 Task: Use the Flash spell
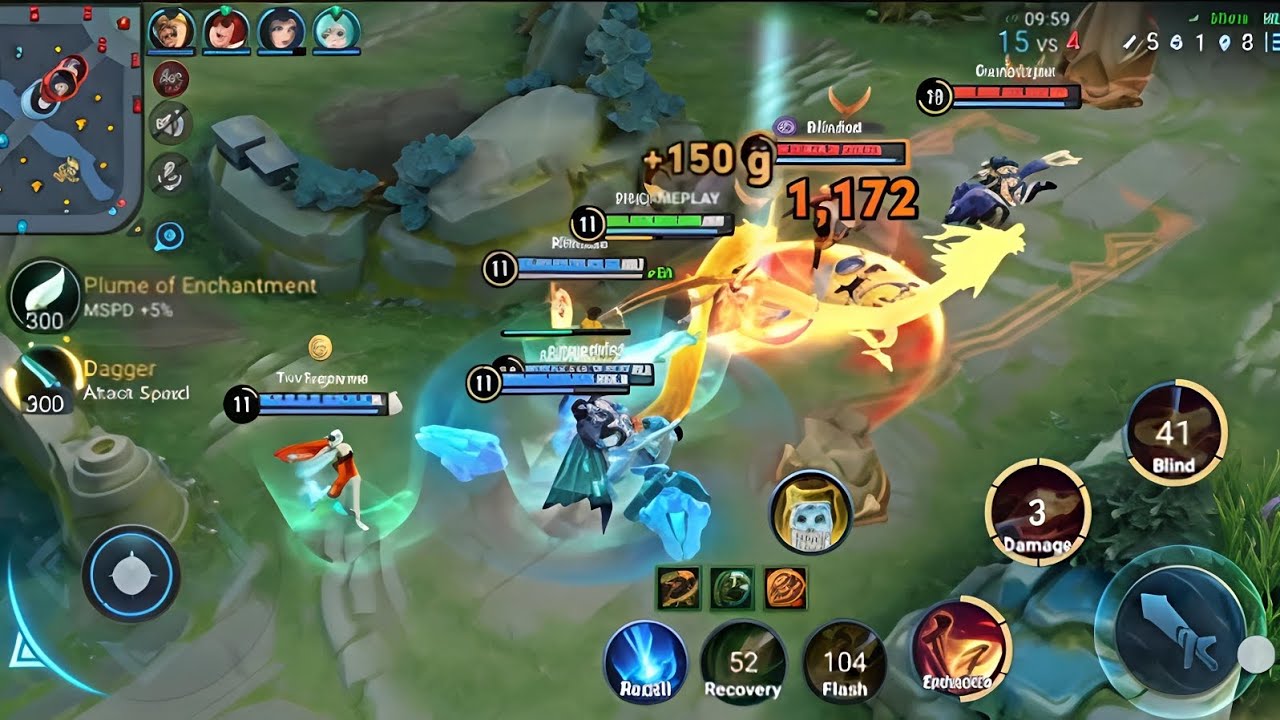pos(844,661)
